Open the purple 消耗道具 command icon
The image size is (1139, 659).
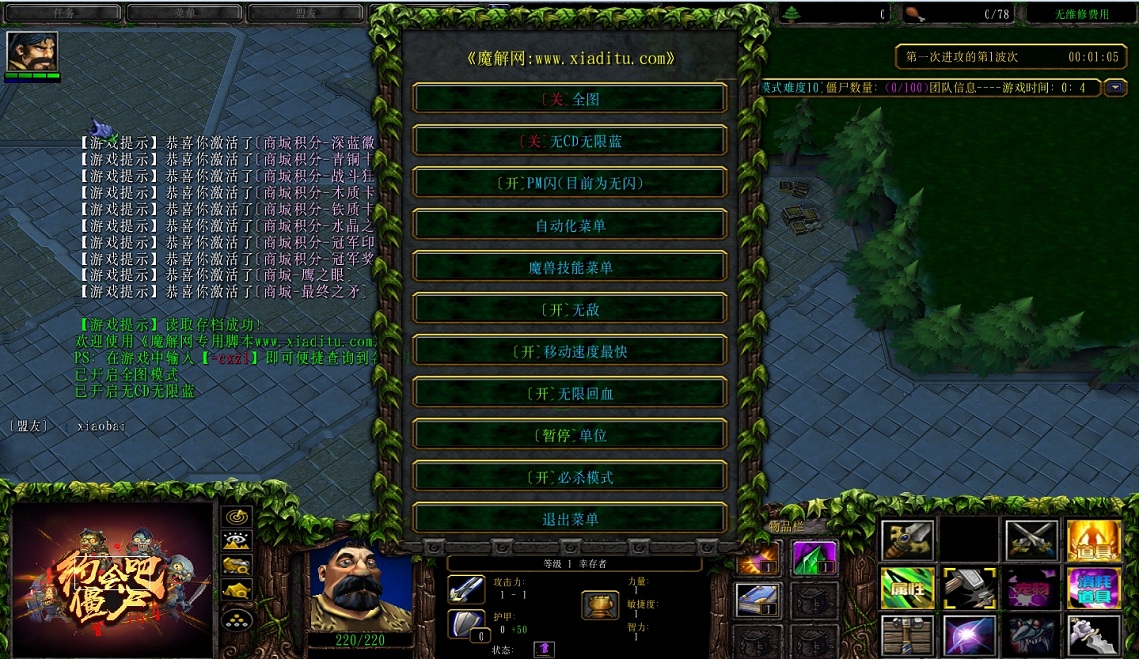(x=1093, y=588)
